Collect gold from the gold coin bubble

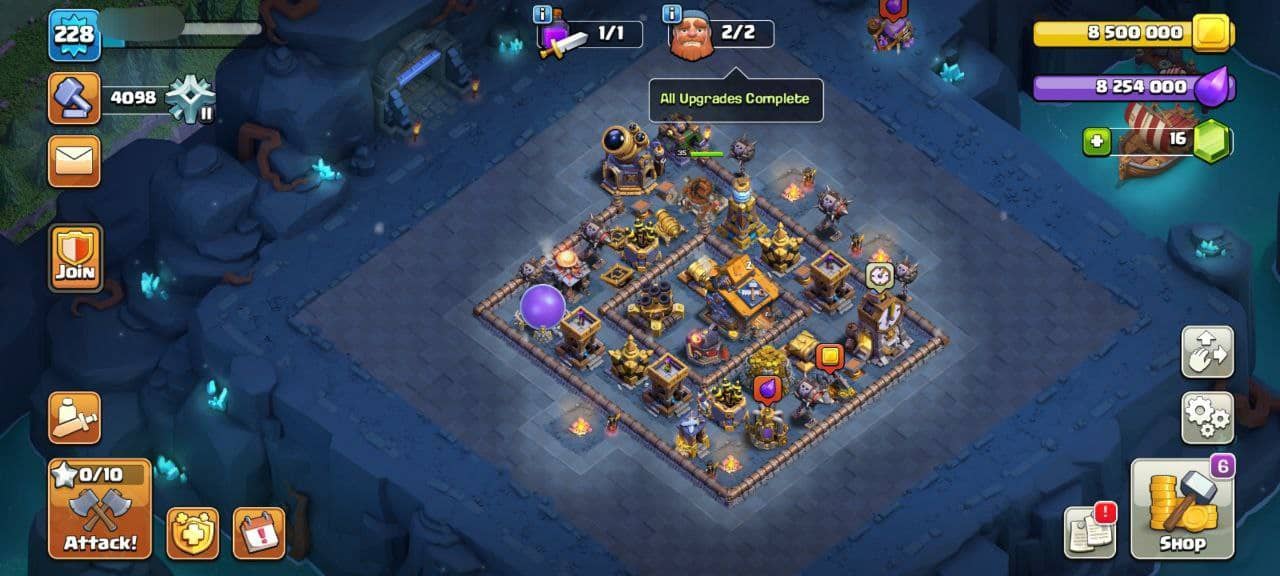829,356
